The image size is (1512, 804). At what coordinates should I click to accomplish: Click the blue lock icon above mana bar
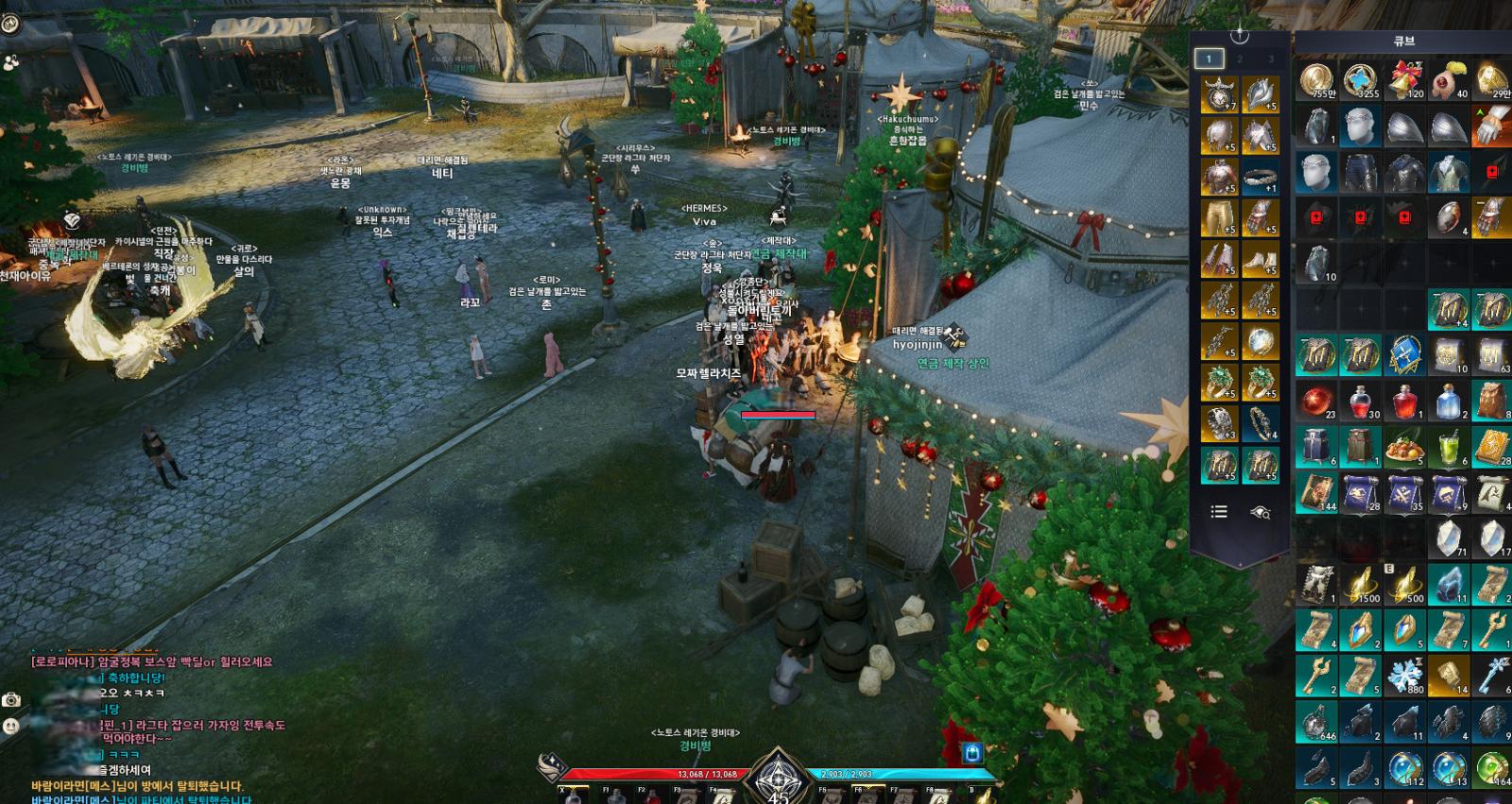(972, 753)
